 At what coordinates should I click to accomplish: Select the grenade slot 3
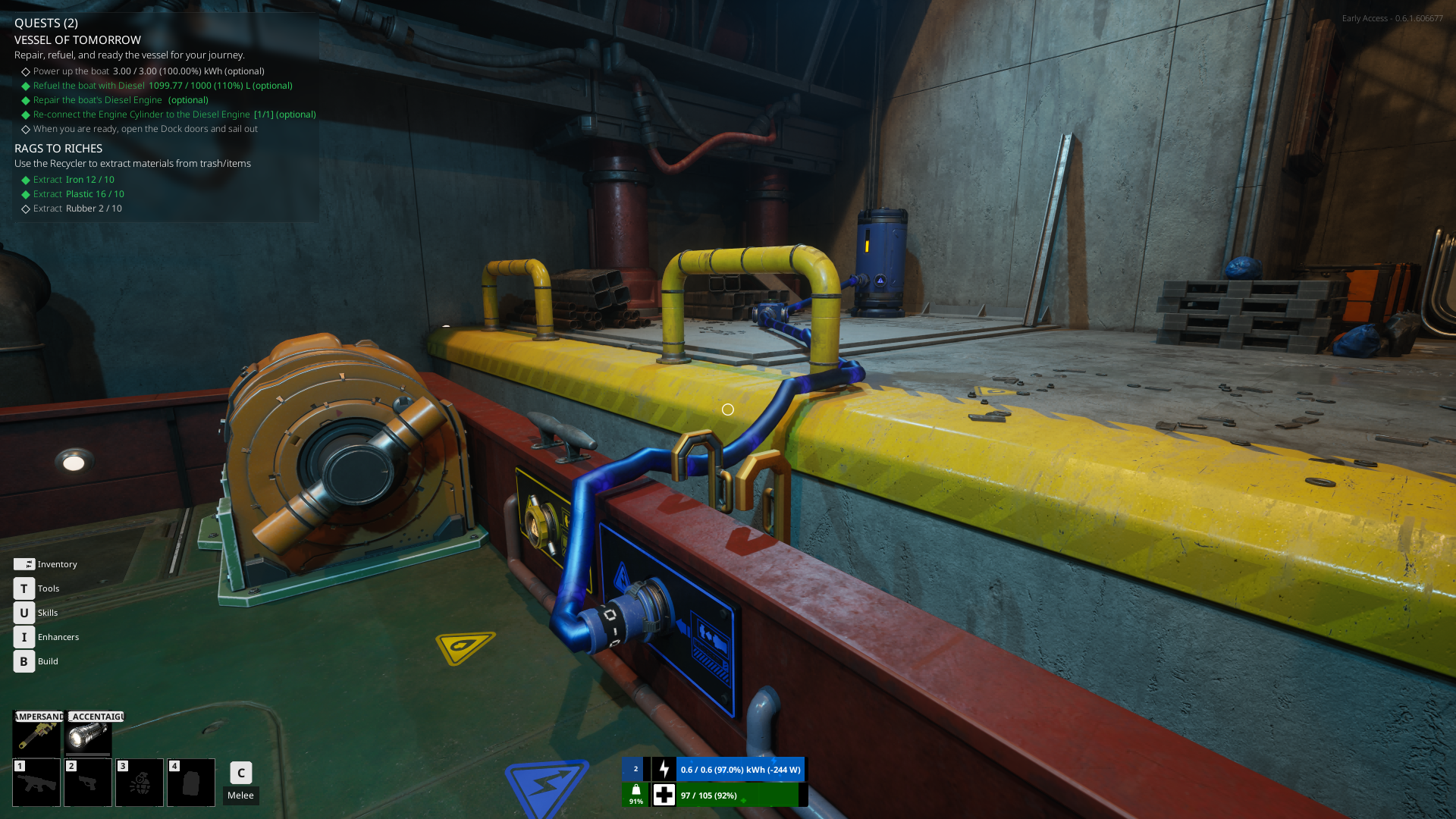140,783
